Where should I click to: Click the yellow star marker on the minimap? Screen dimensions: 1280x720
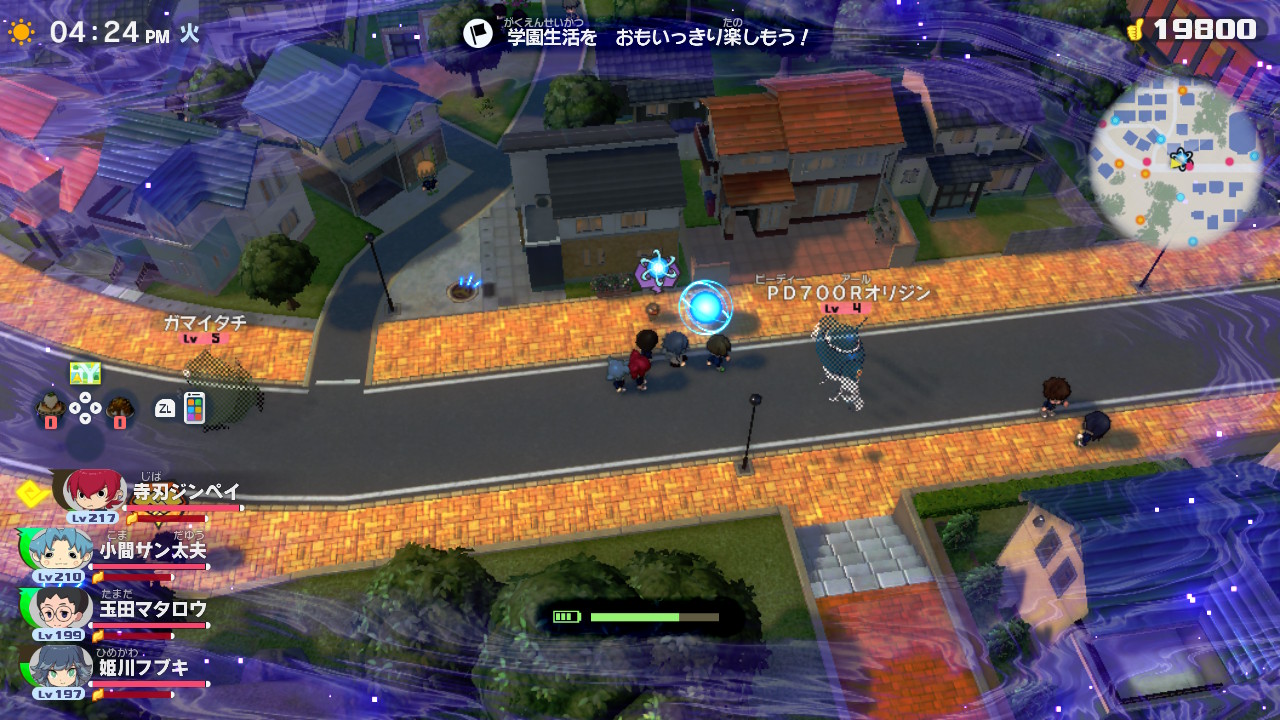pyautogui.click(x=1181, y=158)
